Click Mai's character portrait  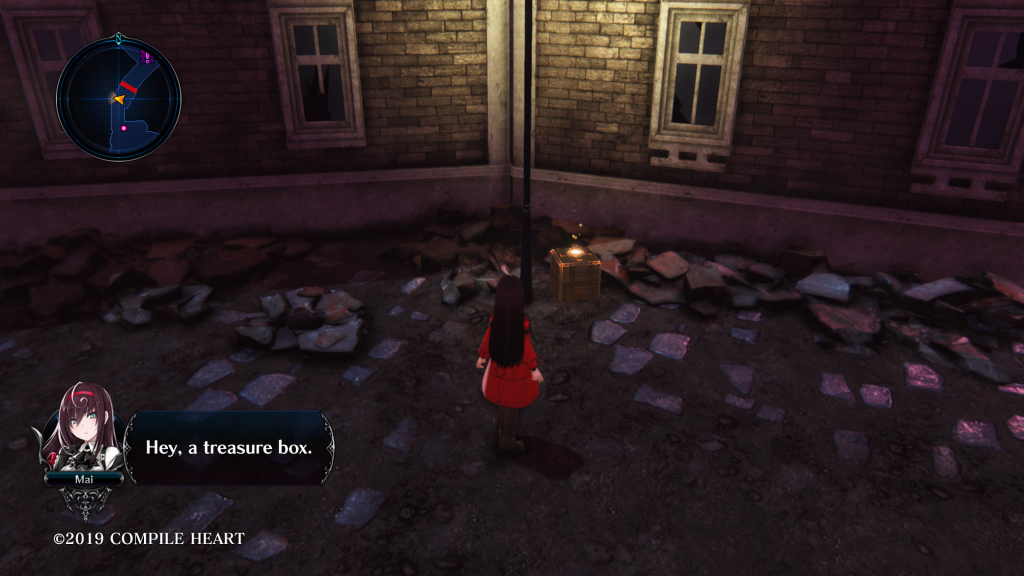[x=82, y=430]
